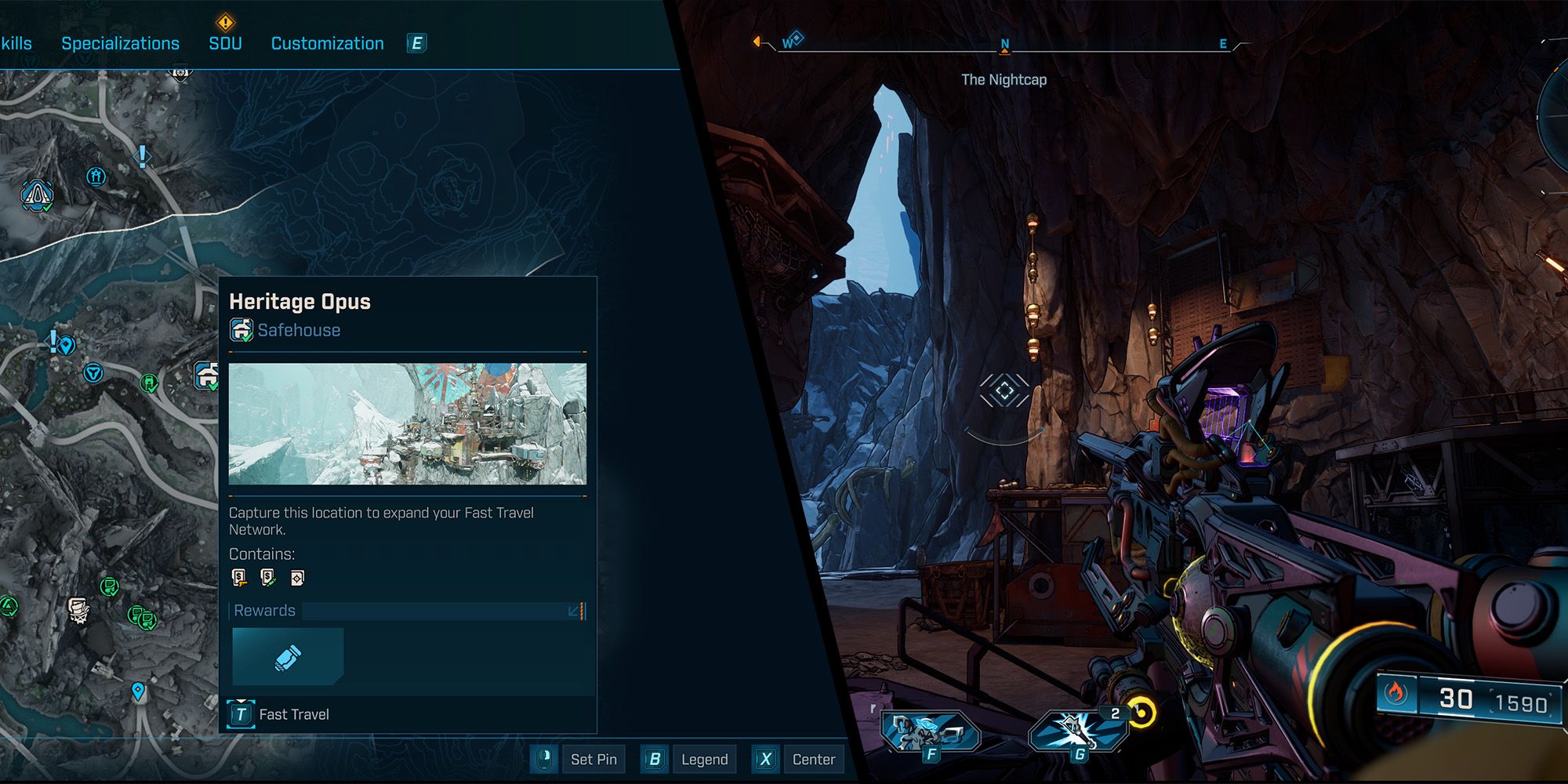Go to the Customization tab

point(327,43)
